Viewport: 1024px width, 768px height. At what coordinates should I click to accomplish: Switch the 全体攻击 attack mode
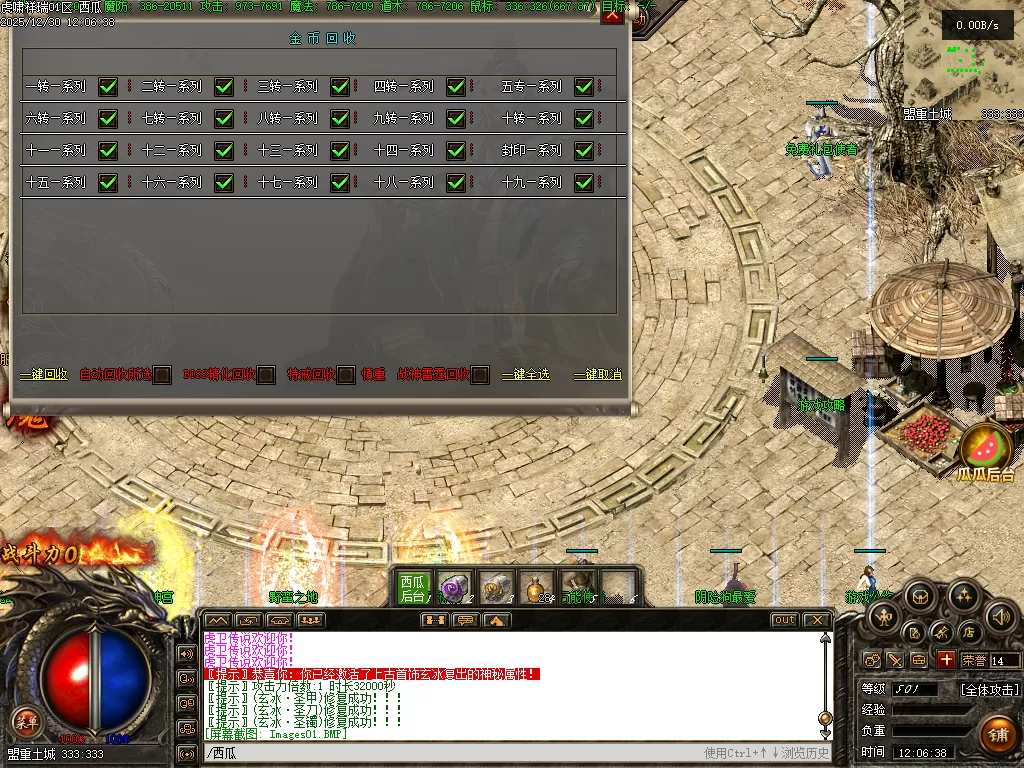point(989,690)
